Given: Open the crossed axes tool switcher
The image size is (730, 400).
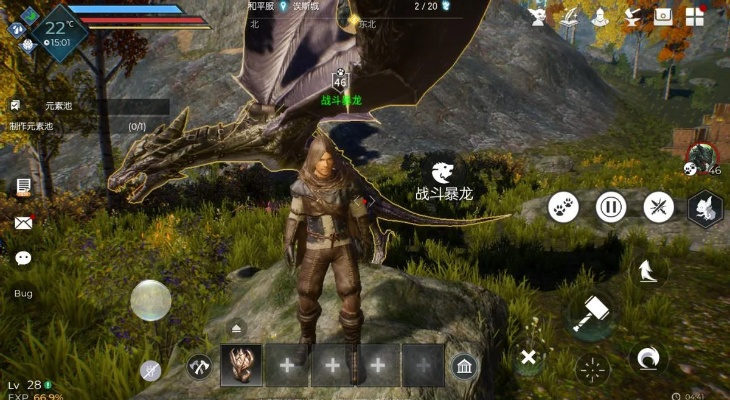Looking at the screenshot, I should tap(199, 367).
